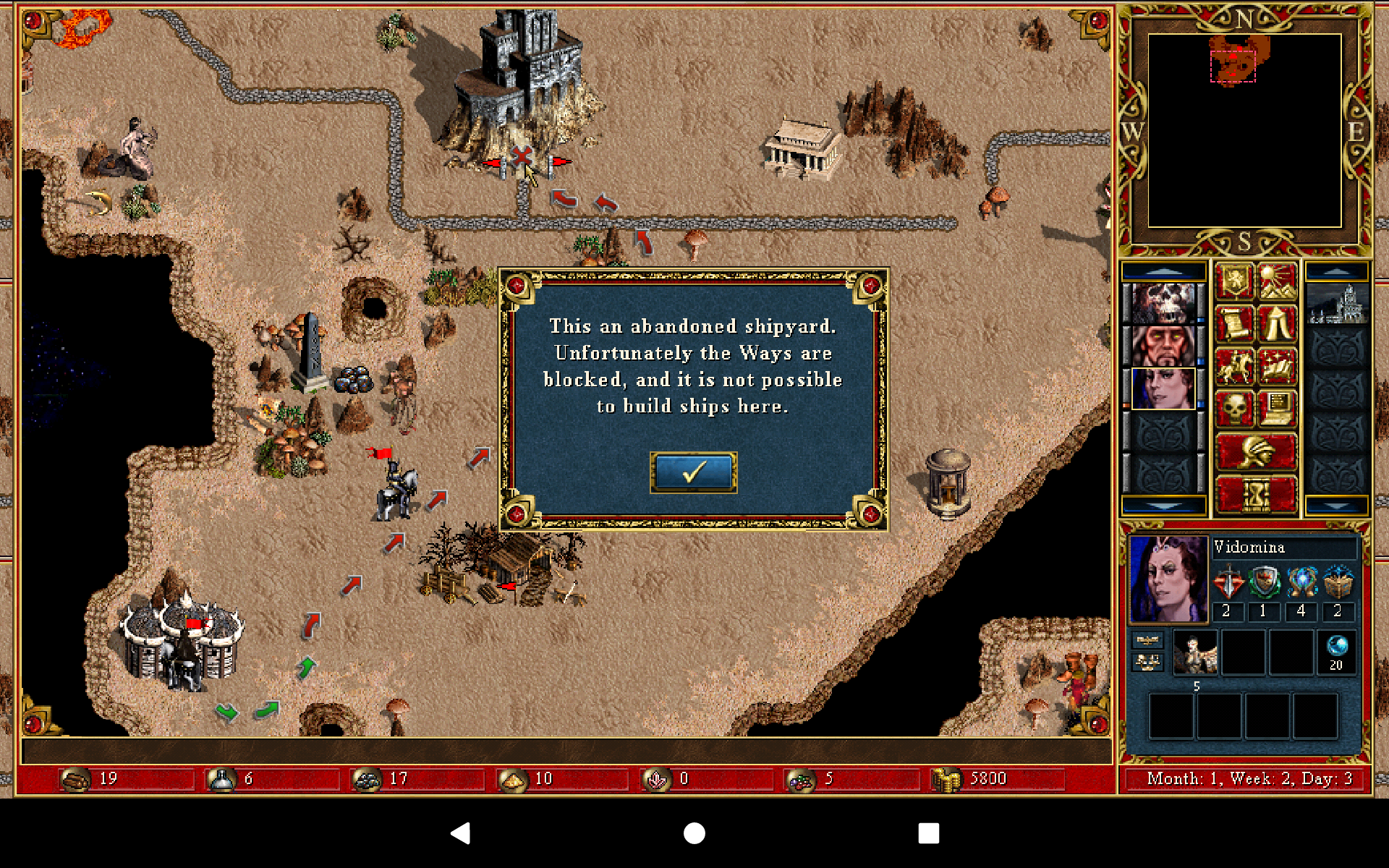Tap the Android back navigation button
This screenshot has width=1389, height=868.
pos(461,833)
